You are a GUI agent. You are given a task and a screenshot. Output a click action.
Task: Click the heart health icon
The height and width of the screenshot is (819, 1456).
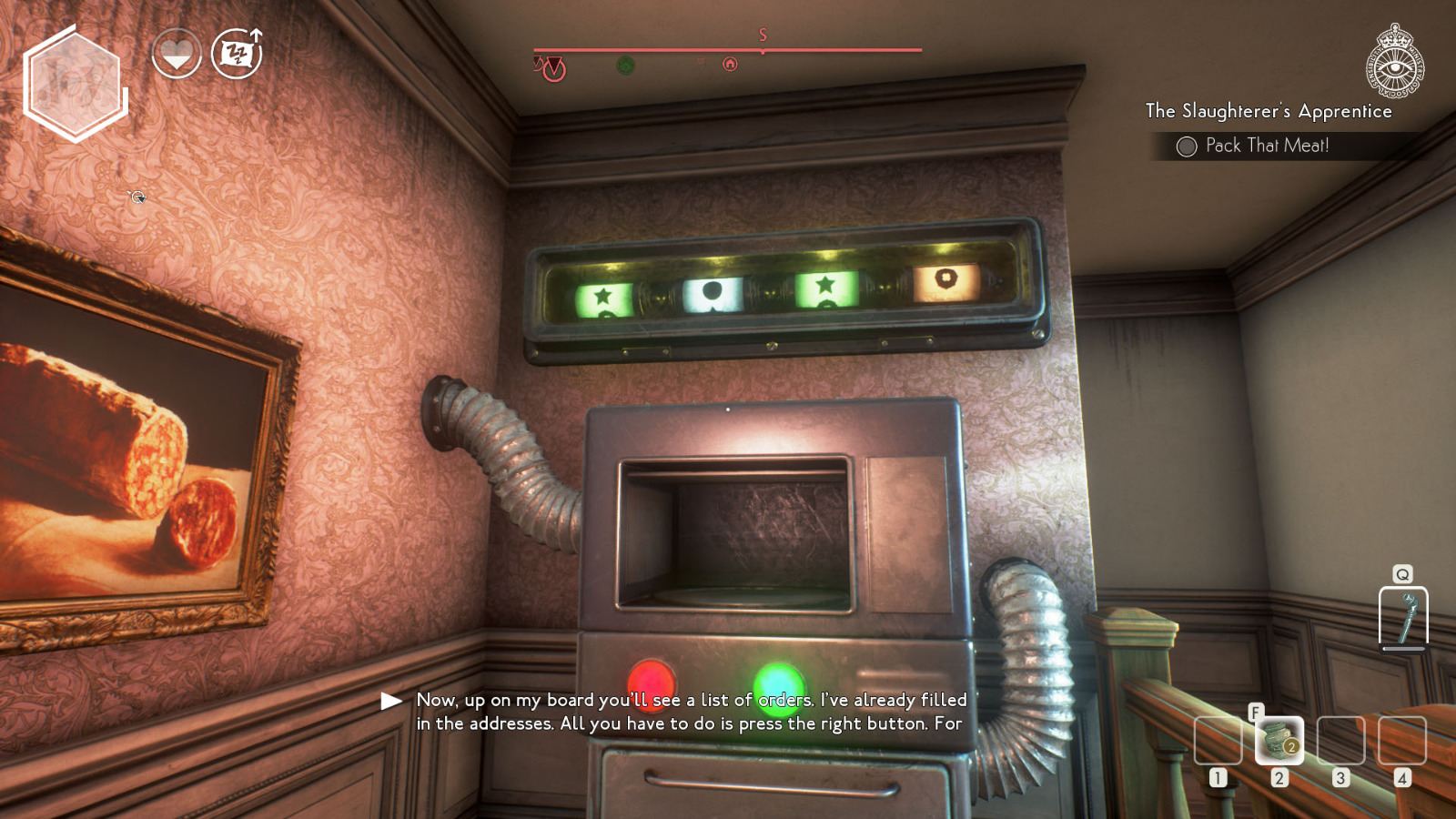[178, 52]
